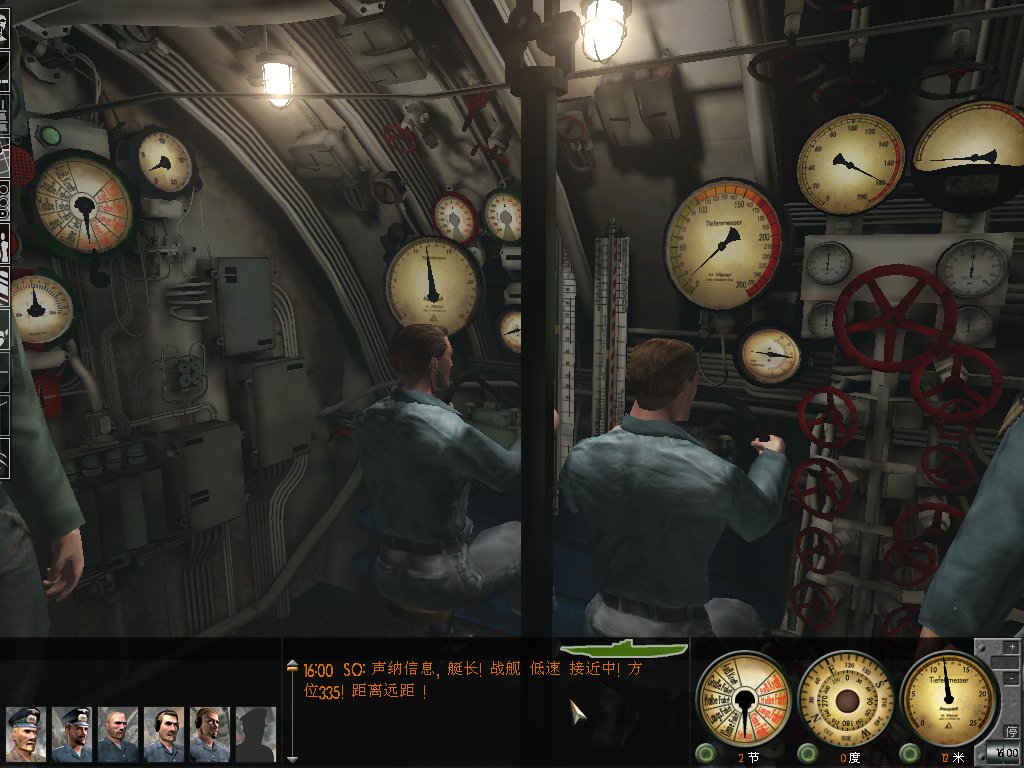Click the empty silhouette officer slot
Viewport: 1024px width, 768px height.
coord(255,734)
